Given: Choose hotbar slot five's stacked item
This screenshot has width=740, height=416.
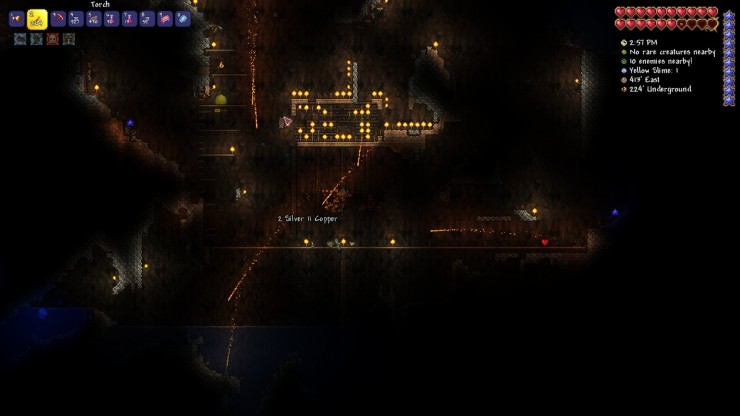Looking at the screenshot, I should 93,19.
